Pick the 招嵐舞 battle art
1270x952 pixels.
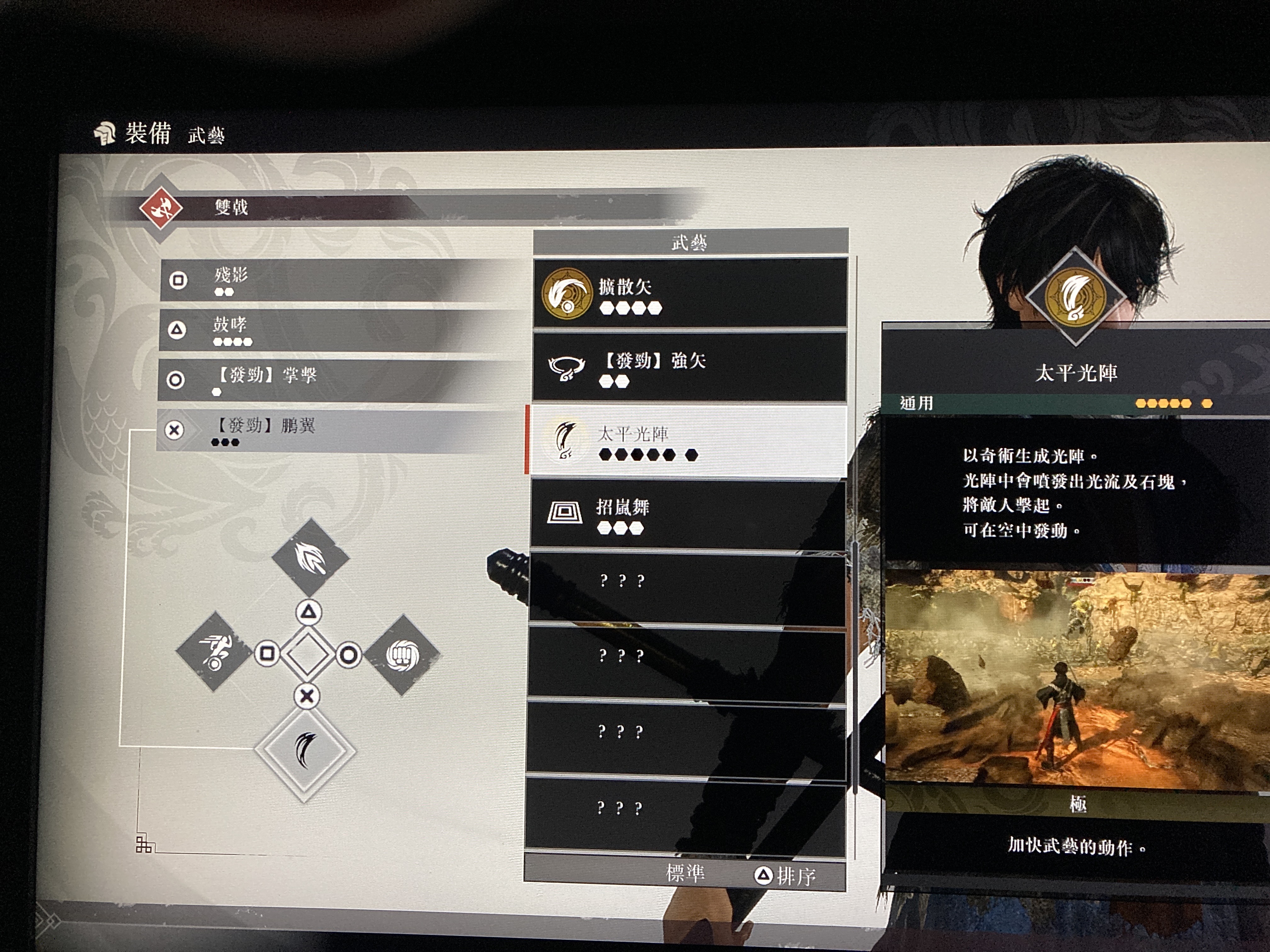(688, 514)
